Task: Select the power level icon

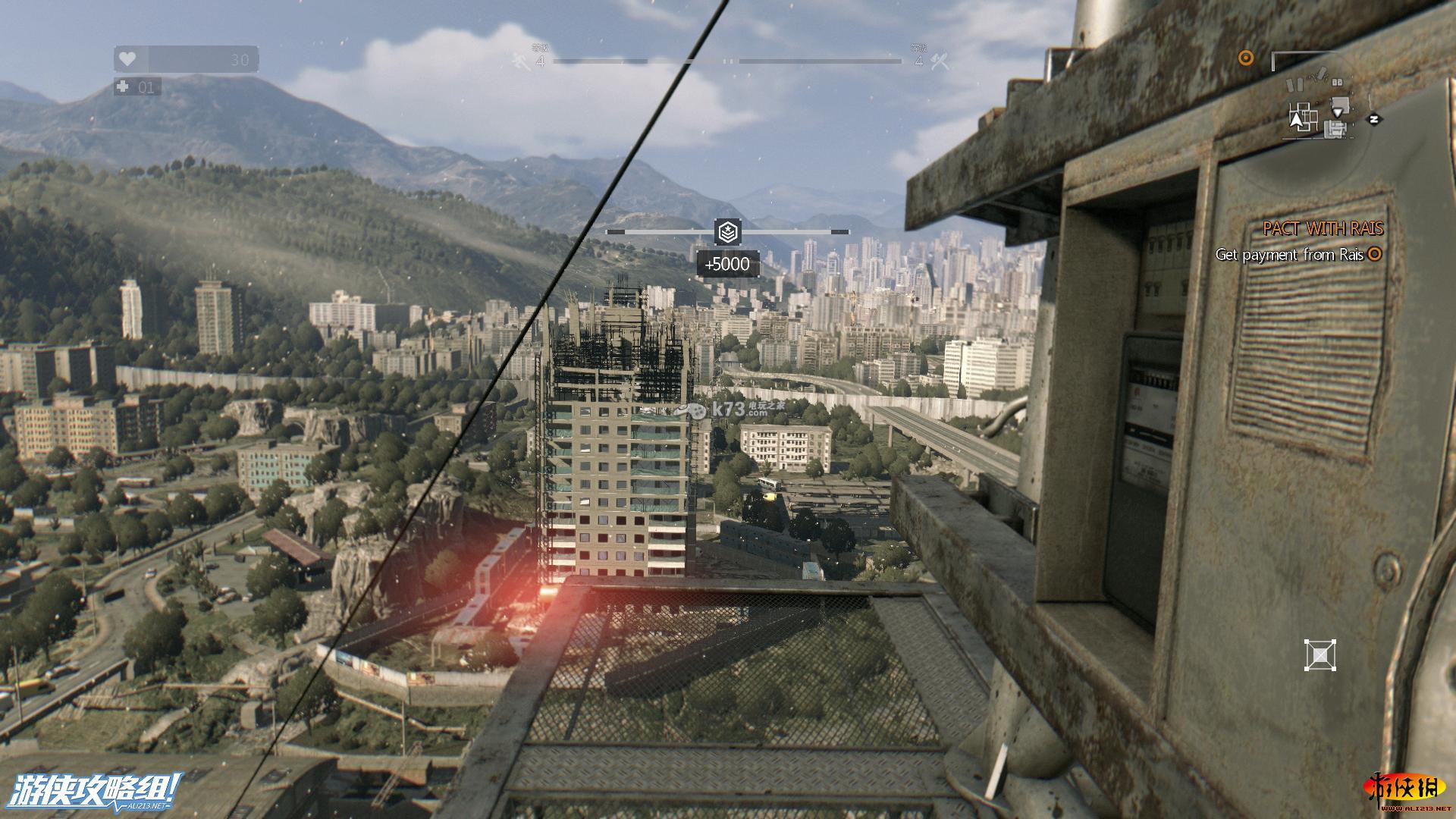Action: [939, 61]
